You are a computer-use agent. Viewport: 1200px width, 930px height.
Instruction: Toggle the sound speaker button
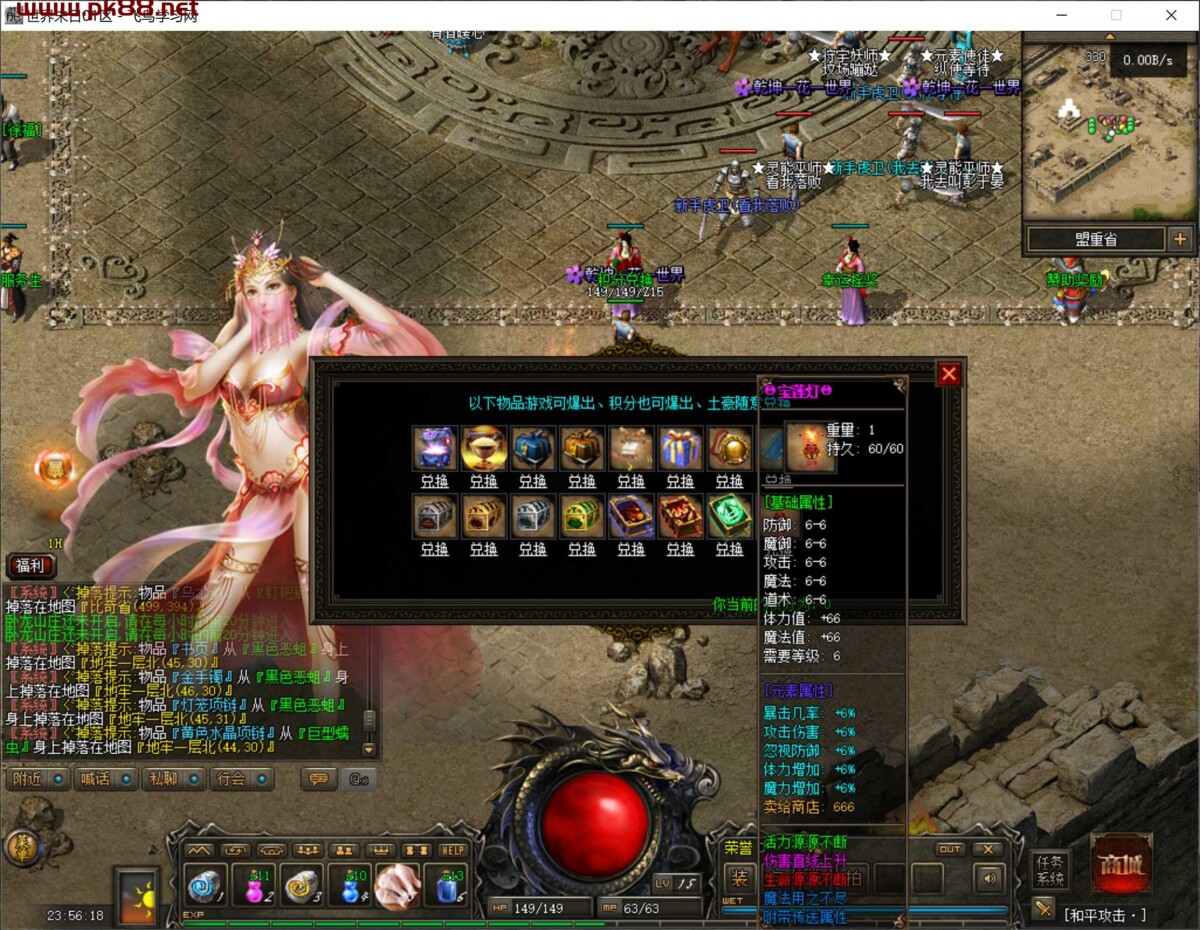click(x=989, y=879)
